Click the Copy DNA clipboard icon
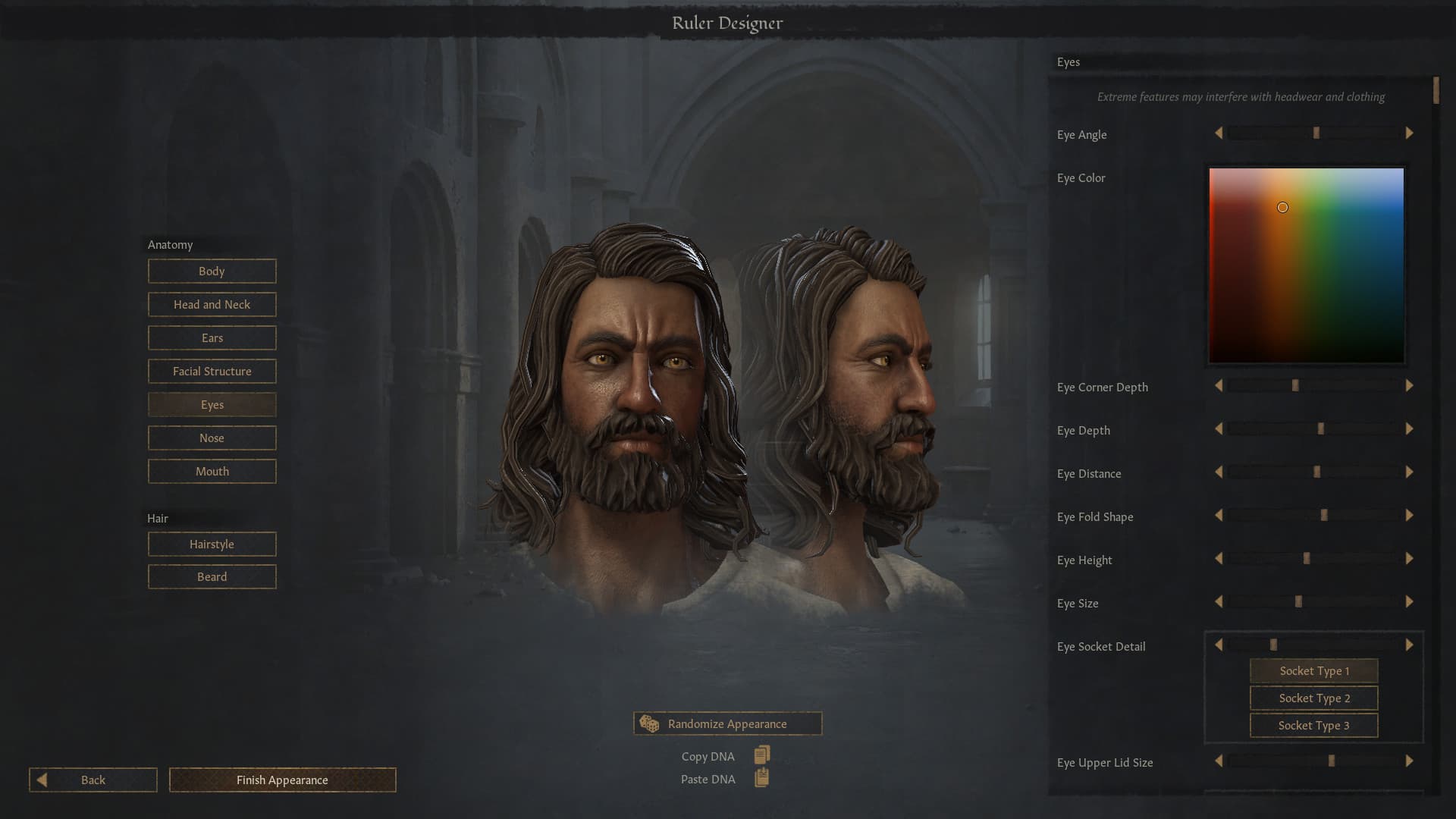 click(x=761, y=754)
